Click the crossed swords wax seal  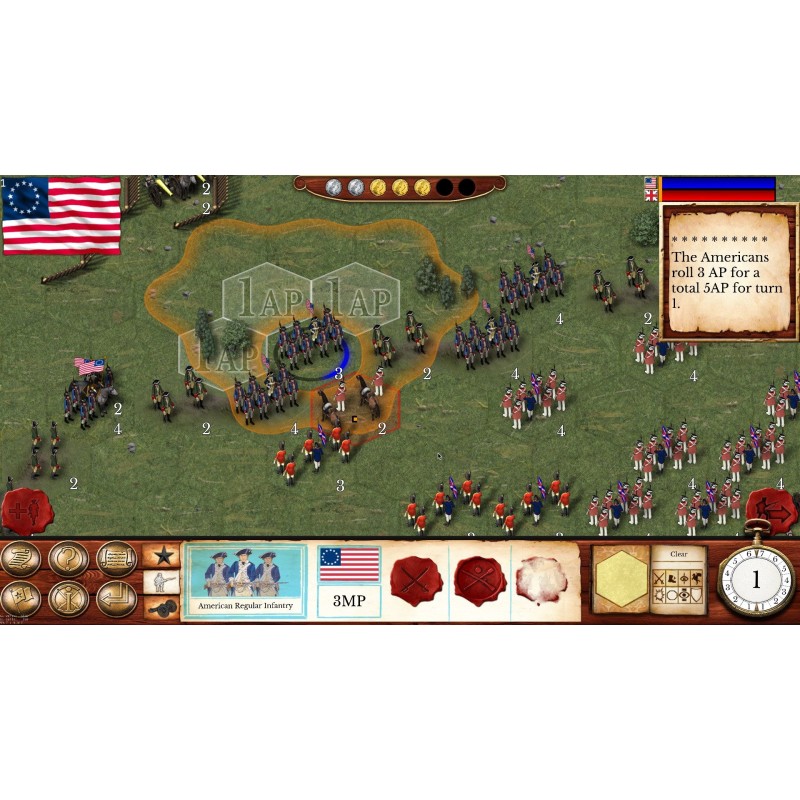[x=416, y=580]
